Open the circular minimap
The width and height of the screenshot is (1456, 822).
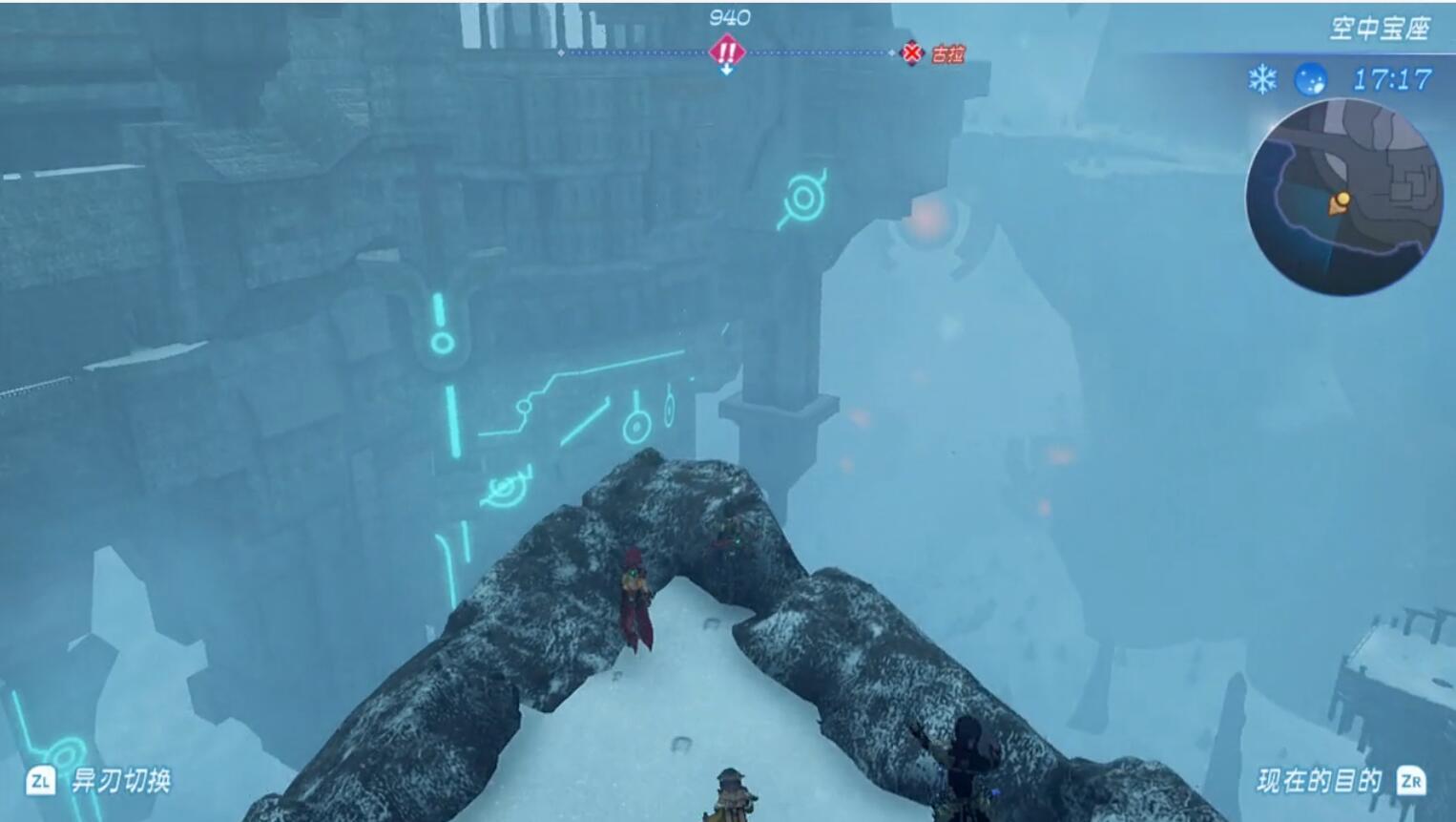tap(1343, 196)
